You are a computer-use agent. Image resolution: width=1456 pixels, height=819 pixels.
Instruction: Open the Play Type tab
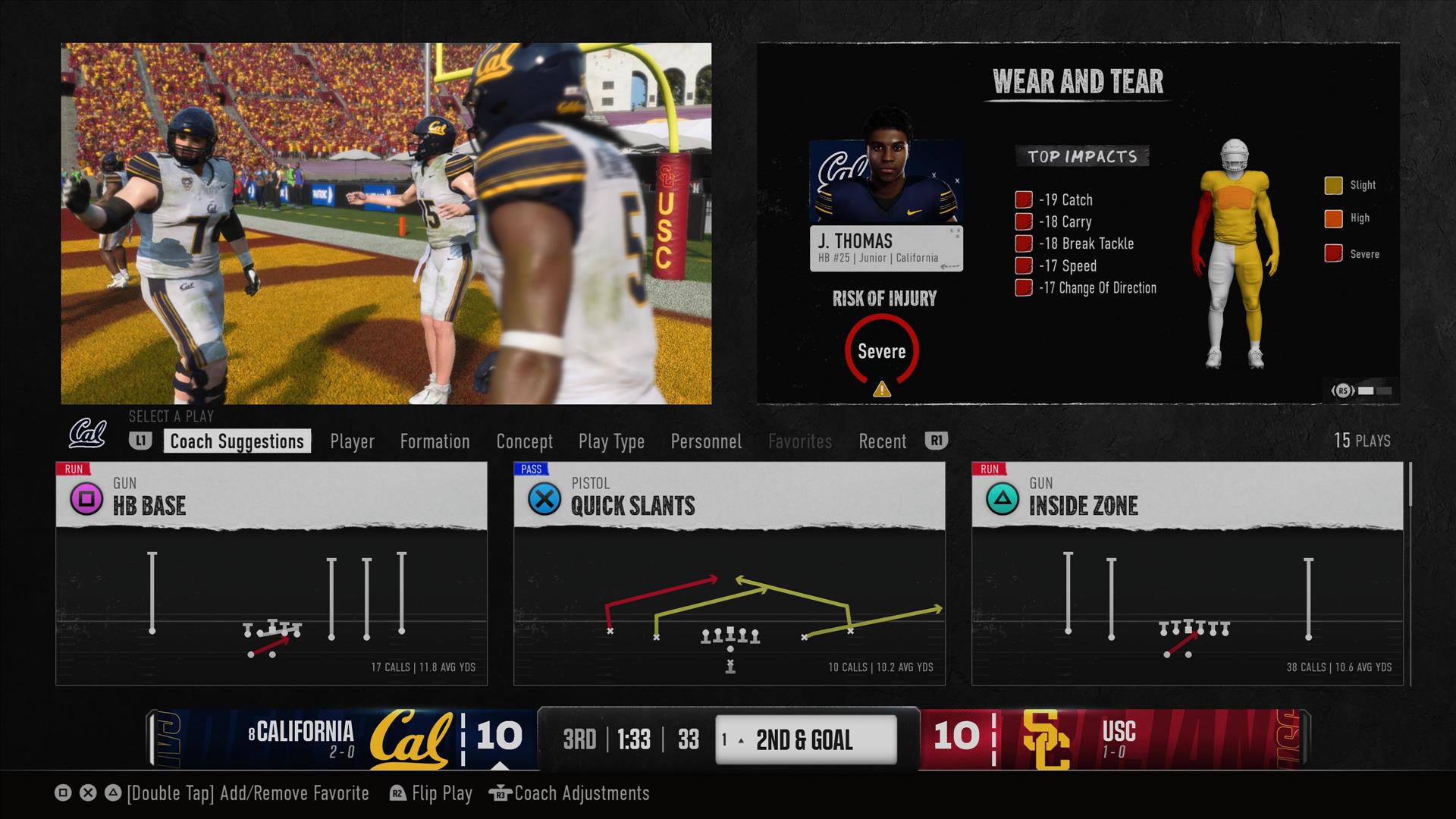click(x=611, y=441)
